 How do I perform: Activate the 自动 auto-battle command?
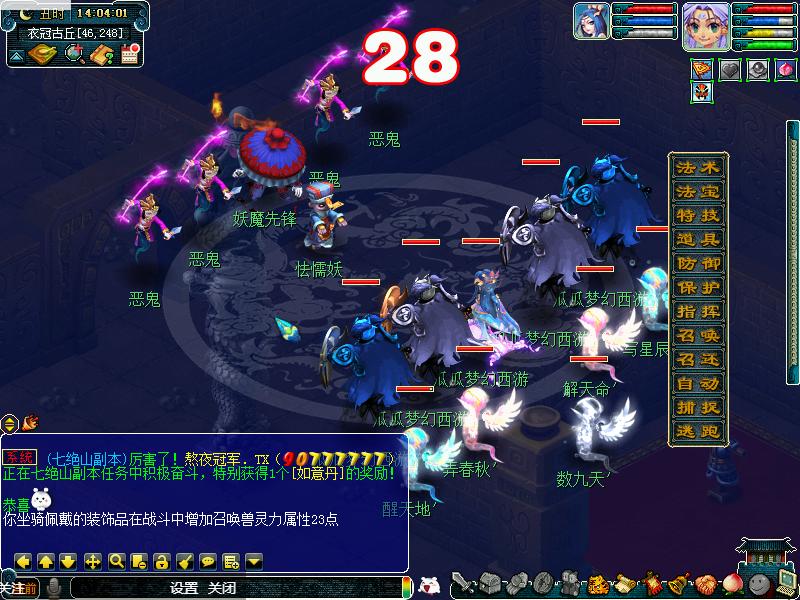697,383
